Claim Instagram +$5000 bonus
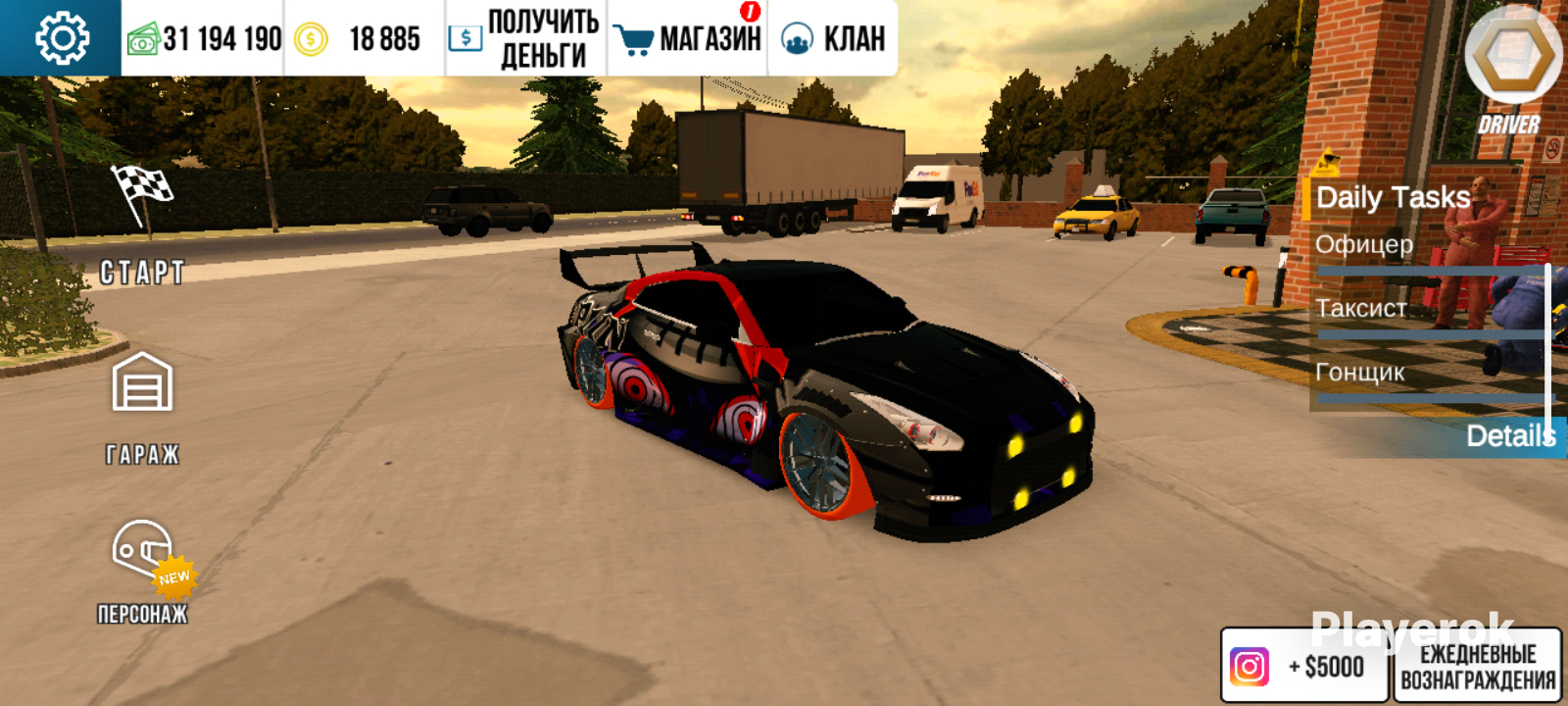This screenshot has height=706, width=1568. [x=1303, y=667]
